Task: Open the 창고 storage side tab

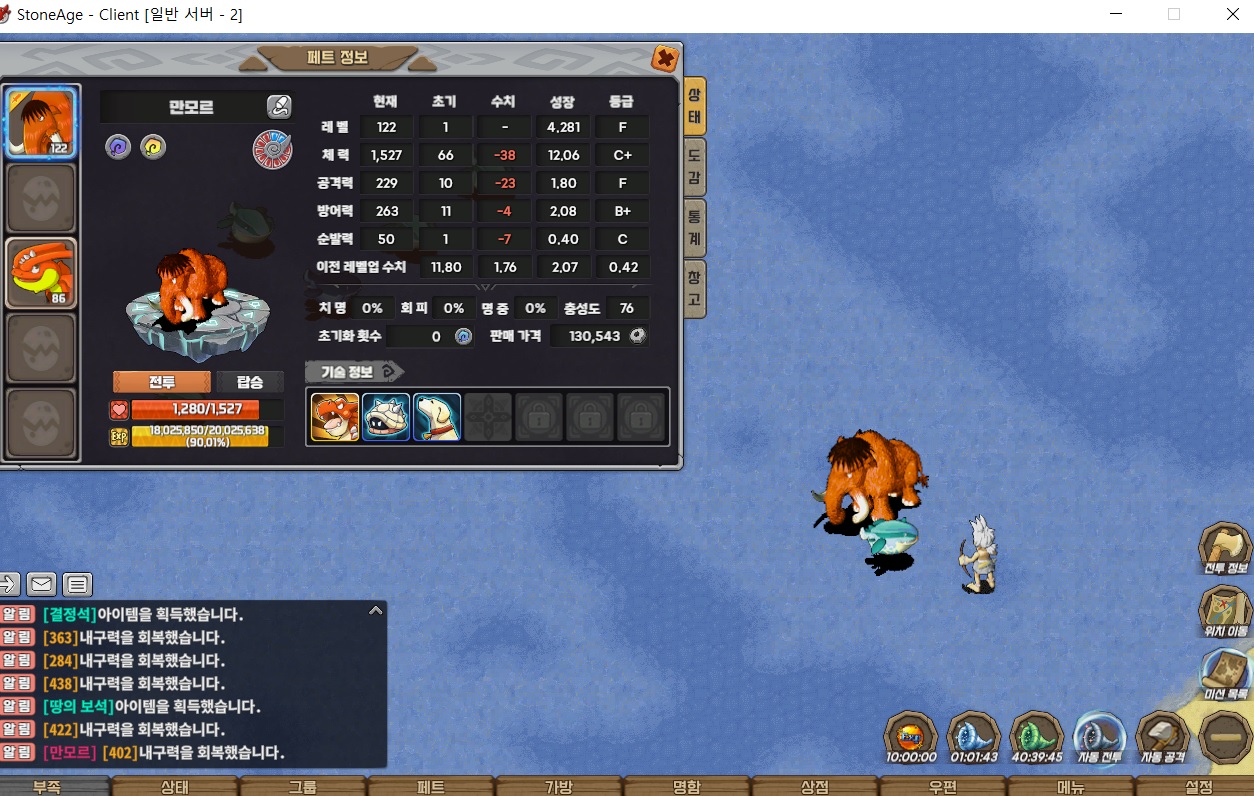Action: click(x=695, y=288)
